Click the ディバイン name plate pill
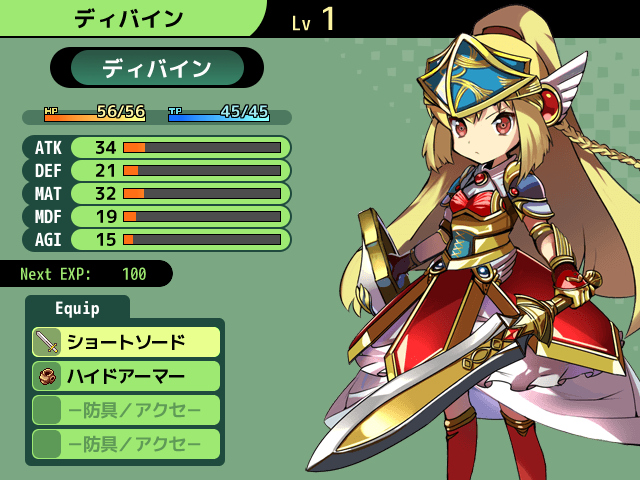This screenshot has width=640, height=480. 157,68
